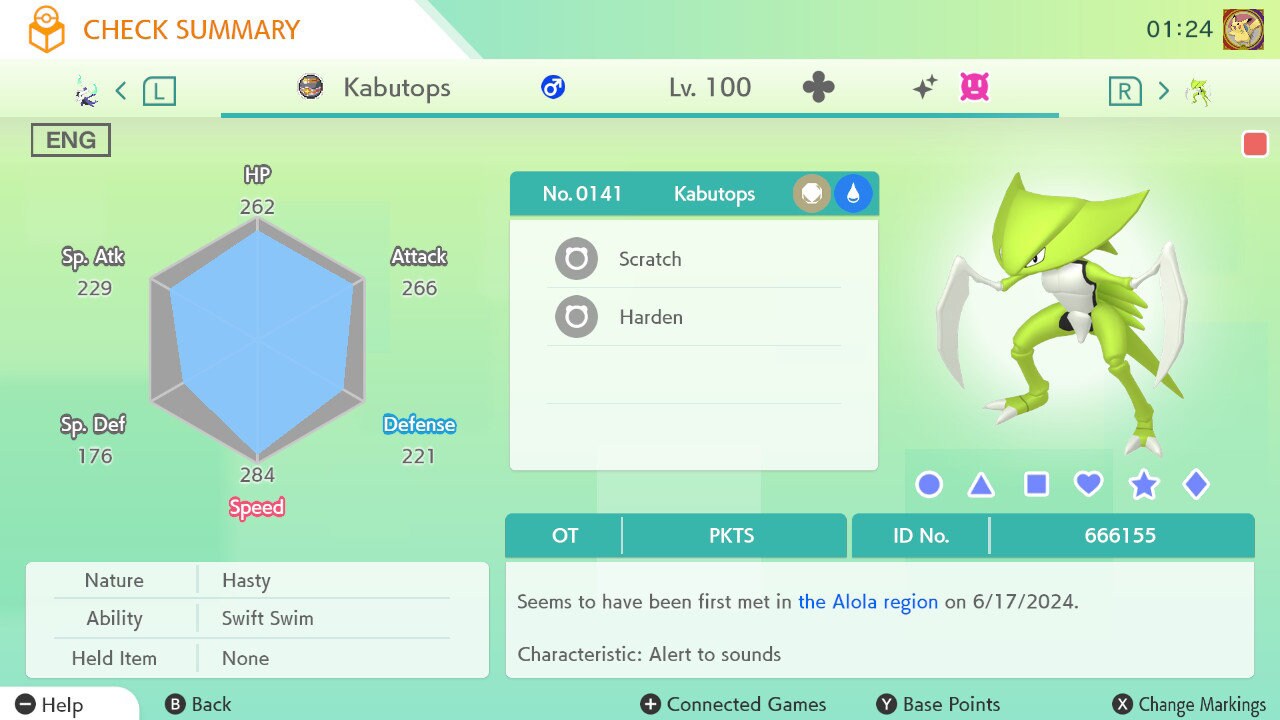Click the Alola region link
Screen dimensions: 1280x720
868,602
